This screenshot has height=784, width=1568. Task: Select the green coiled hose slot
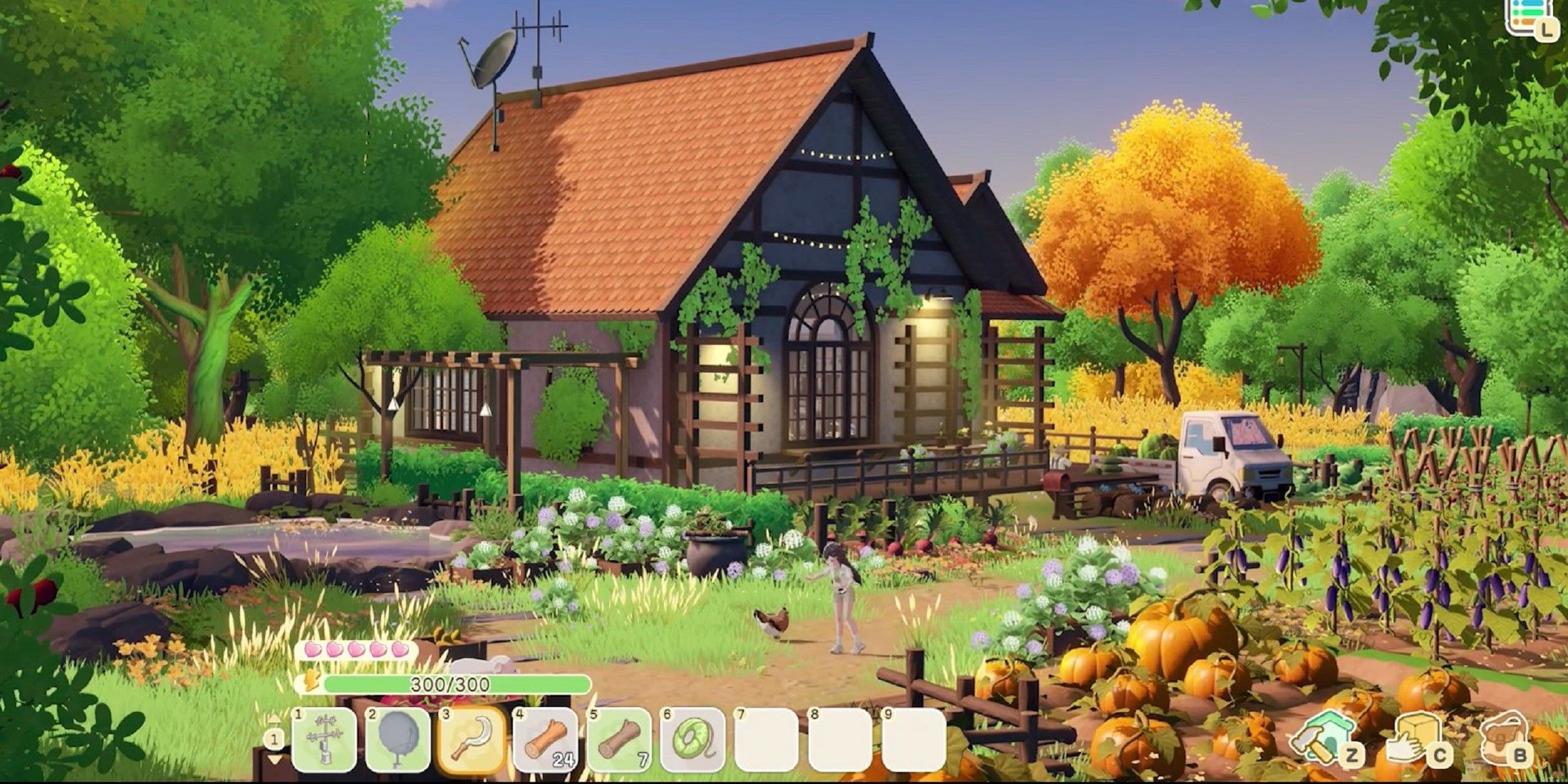[693, 741]
